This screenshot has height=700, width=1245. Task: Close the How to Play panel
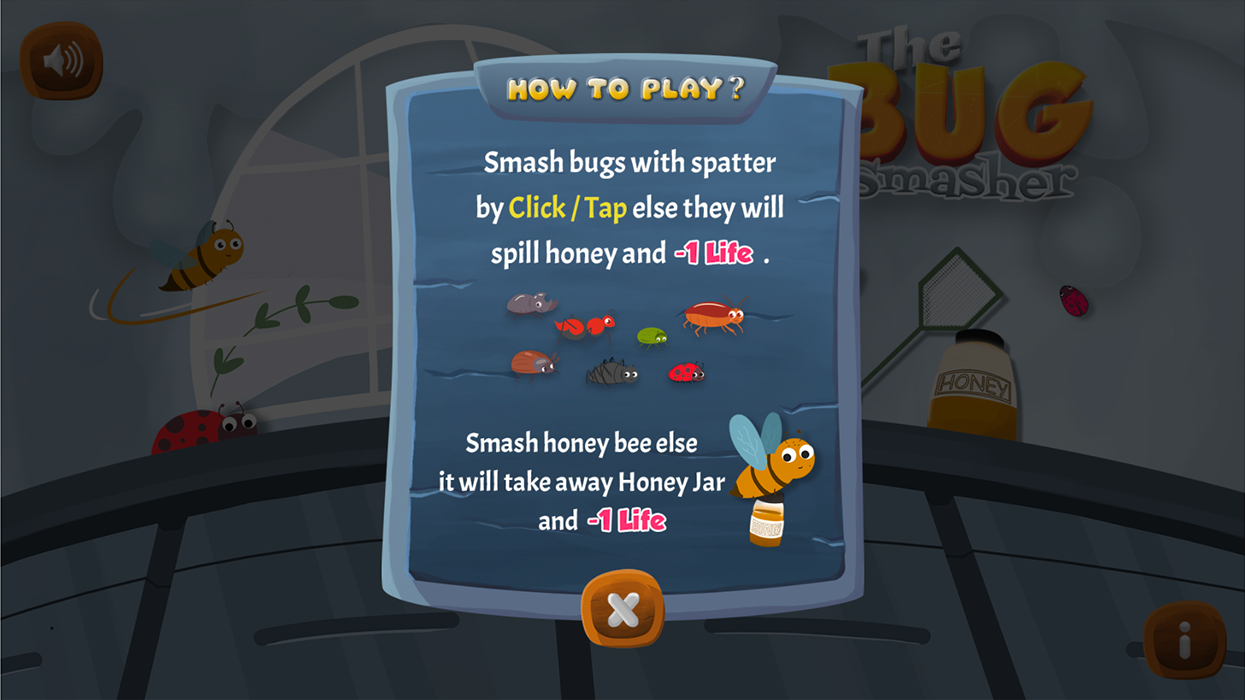tap(622, 609)
